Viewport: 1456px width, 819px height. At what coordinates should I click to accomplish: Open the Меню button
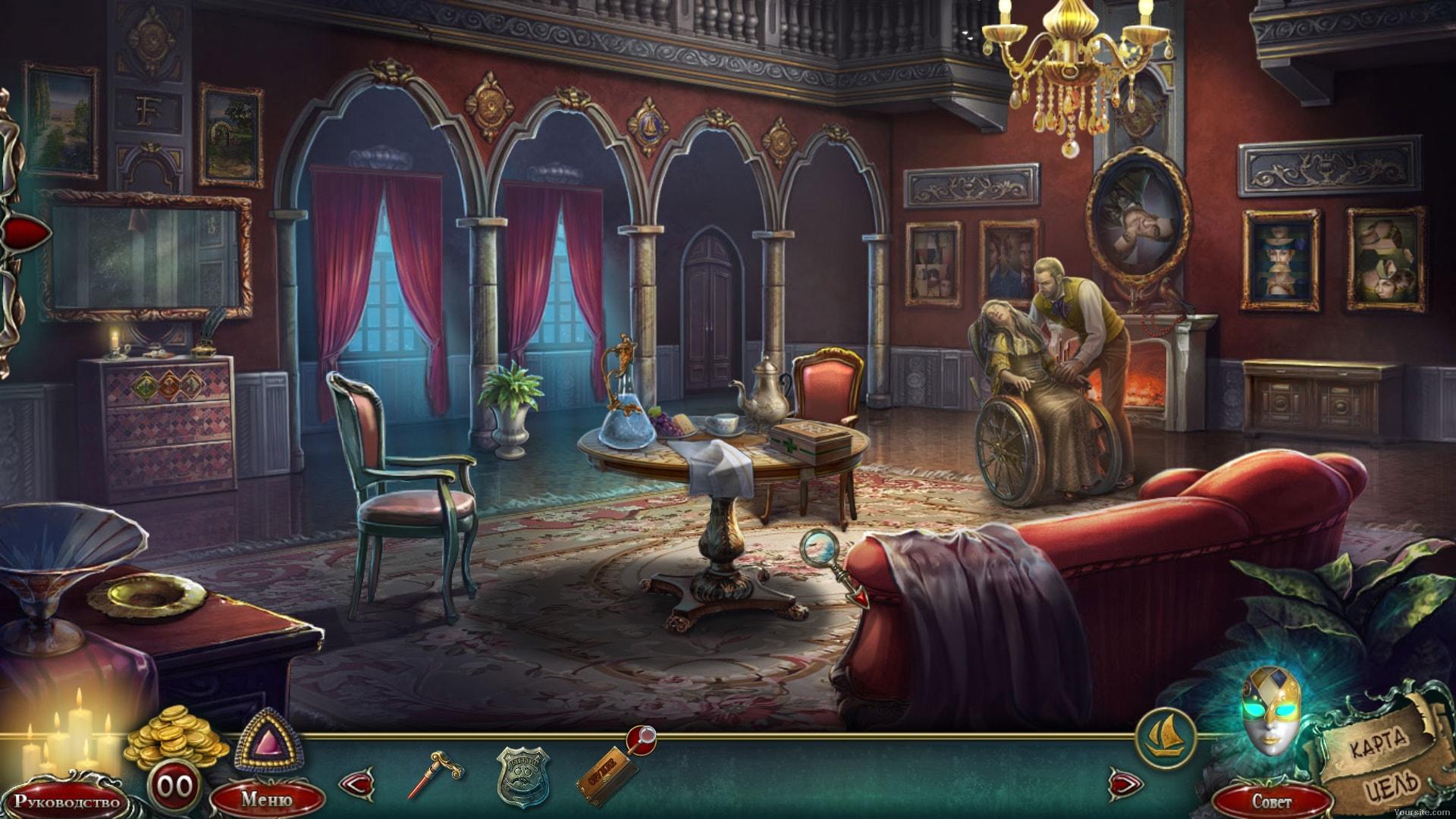[266, 799]
